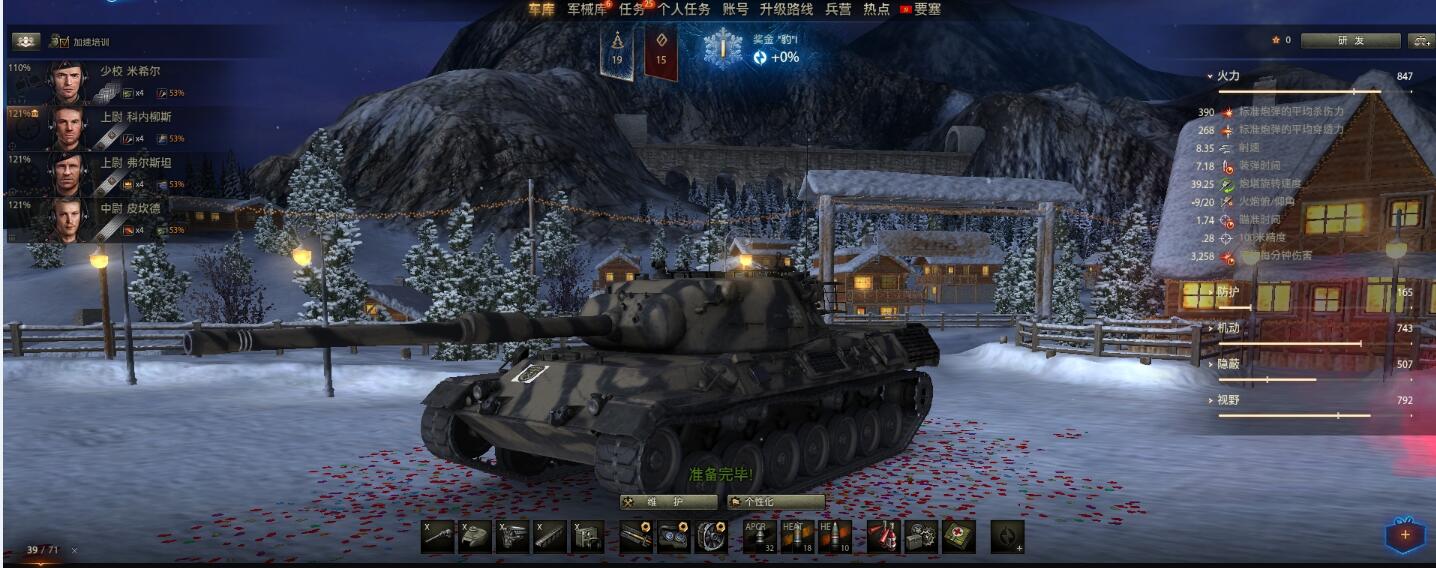Select the HEAT shell slot
The width and height of the screenshot is (1436, 568).
[797, 537]
